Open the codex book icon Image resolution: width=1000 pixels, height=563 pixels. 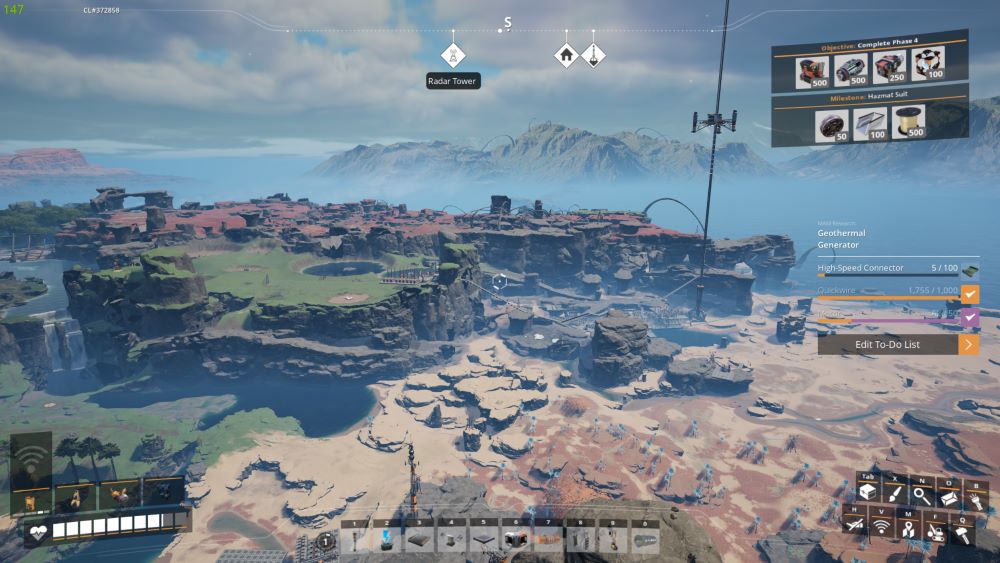point(948,497)
